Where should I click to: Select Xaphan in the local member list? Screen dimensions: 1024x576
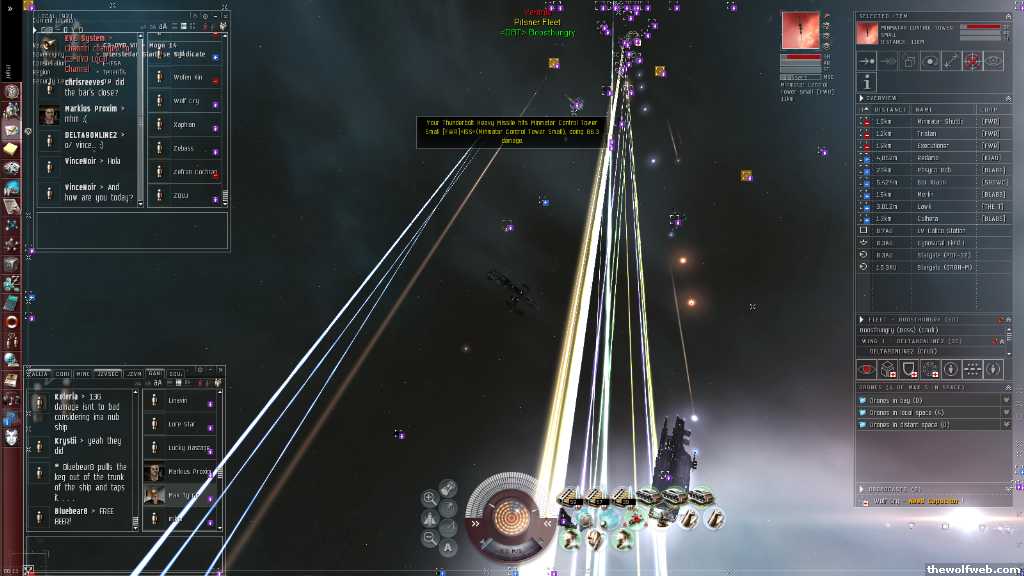tap(184, 124)
